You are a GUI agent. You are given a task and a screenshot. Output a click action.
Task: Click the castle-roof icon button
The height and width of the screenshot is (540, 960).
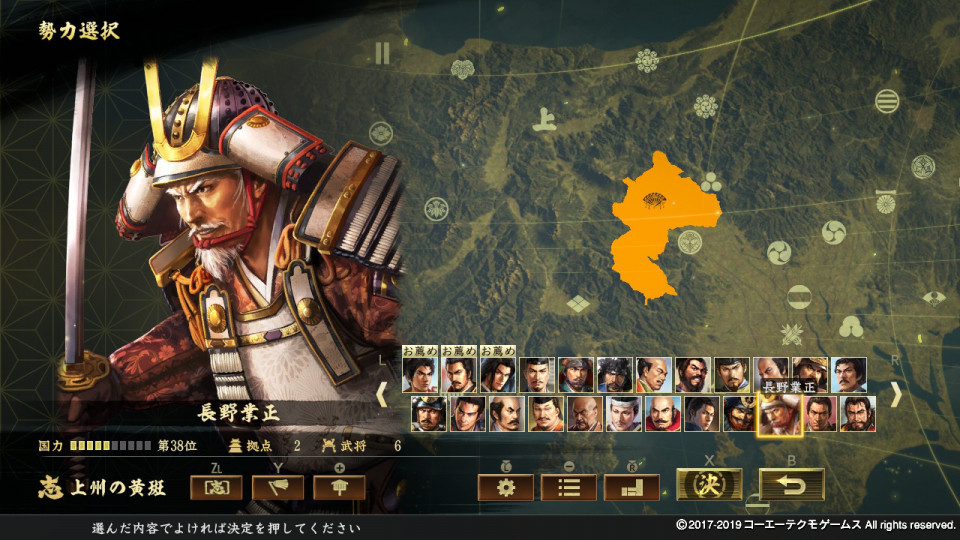click(x=339, y=487)
